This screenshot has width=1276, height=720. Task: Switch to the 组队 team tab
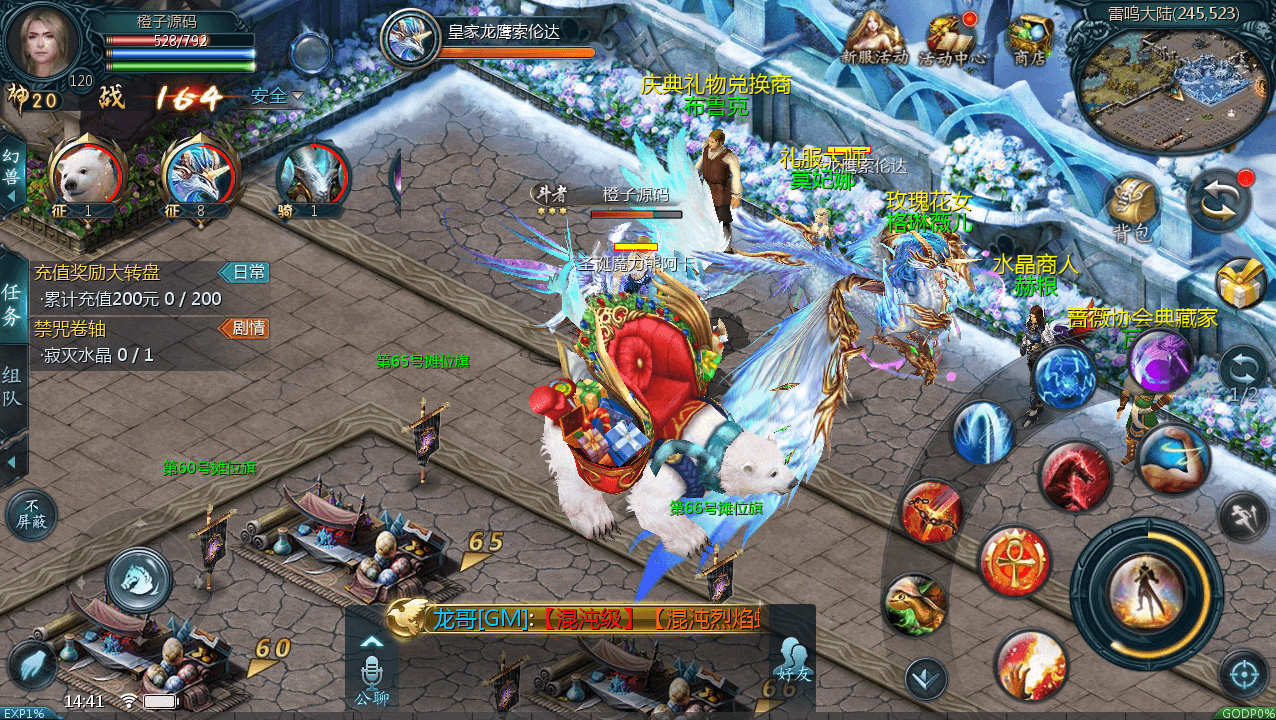pos(13,389)
